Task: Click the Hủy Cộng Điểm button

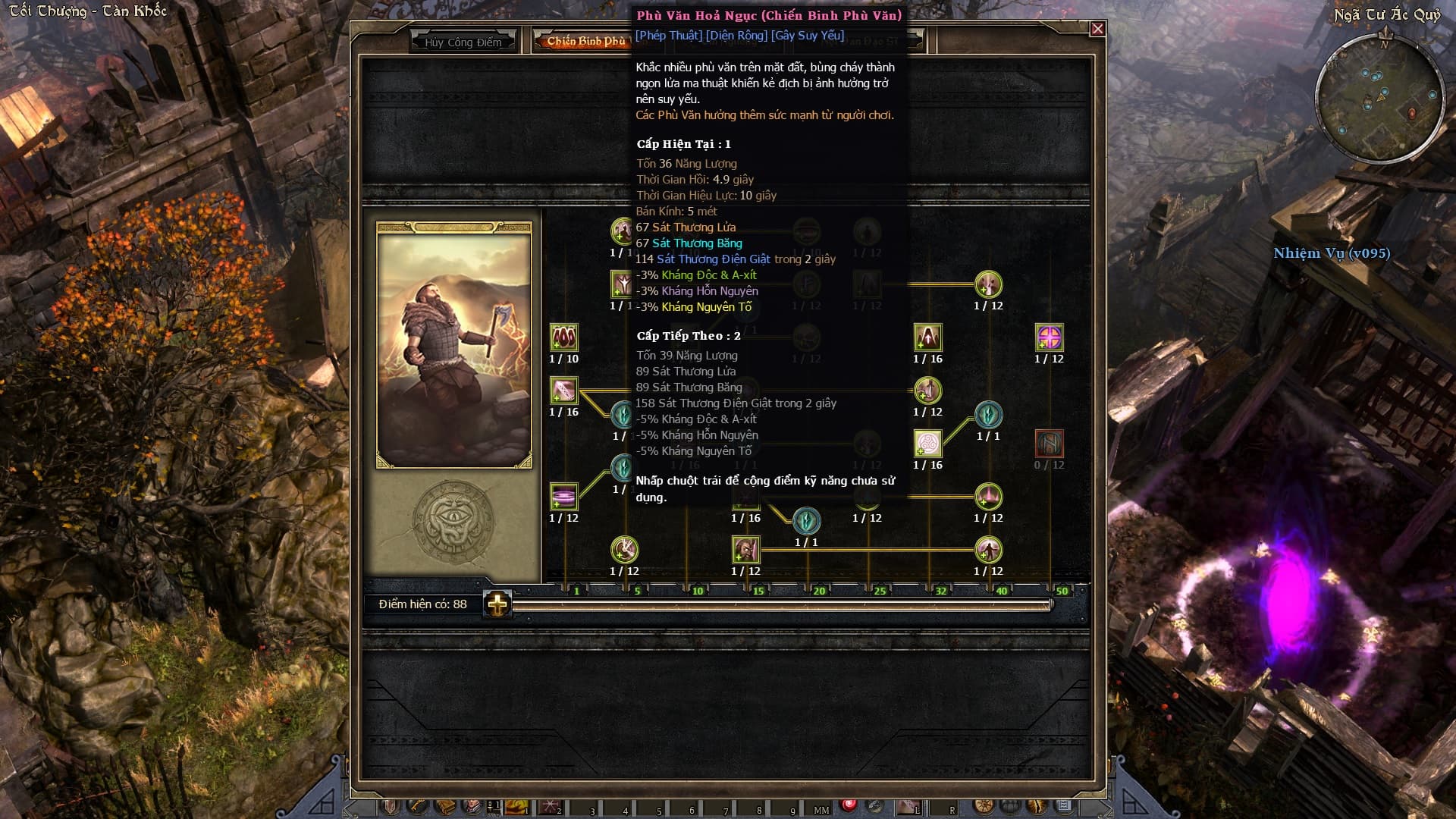Action: point(463,42)
